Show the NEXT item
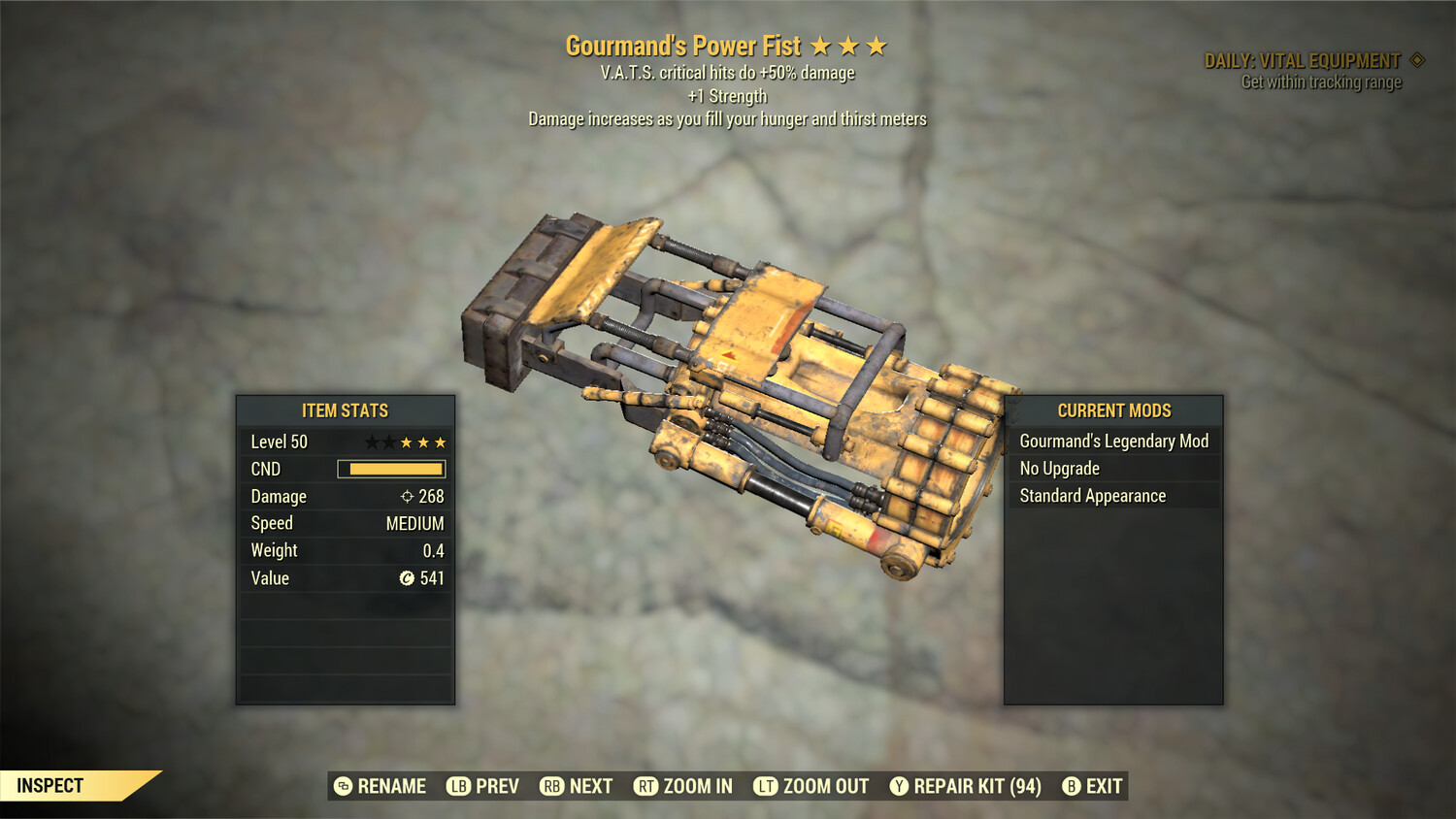The width and height of the screenshot is (1456, 819). coord(577,786)
